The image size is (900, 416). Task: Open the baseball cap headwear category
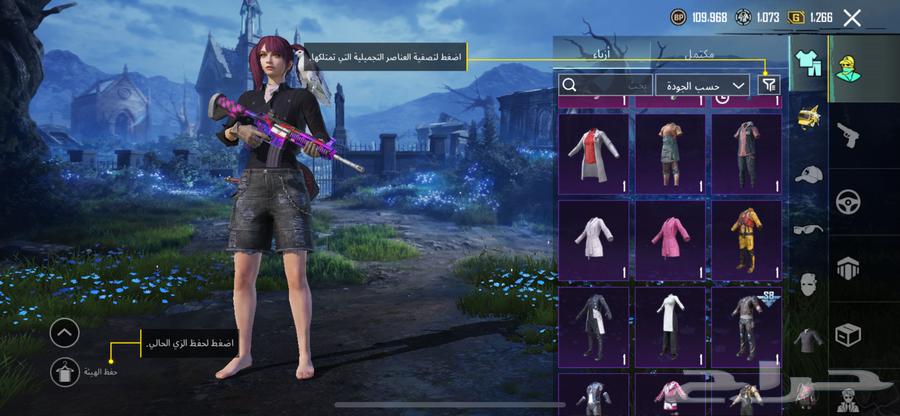coord(808,174)
